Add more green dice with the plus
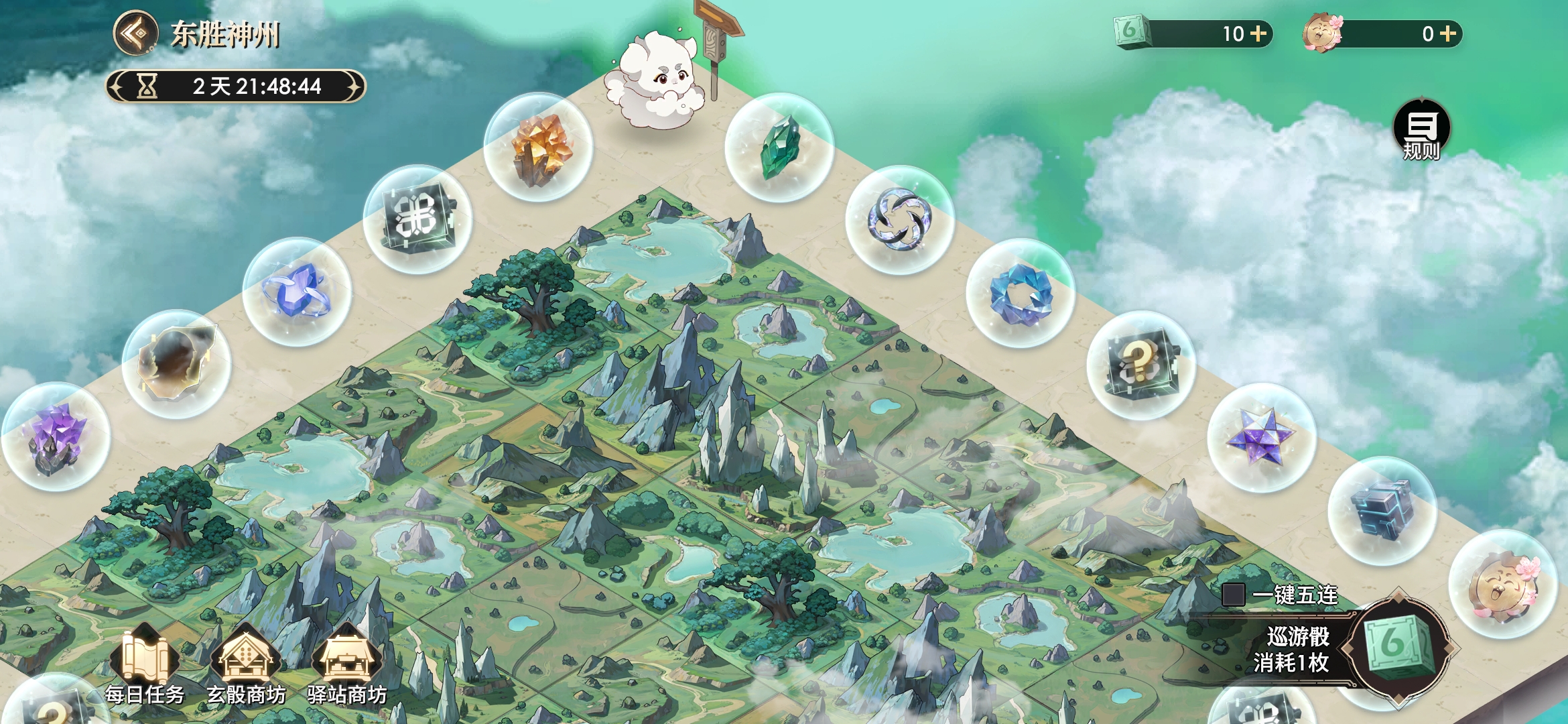This screenshot has width=1568, height=724. pyautogui.click(x=1258, y=34)
